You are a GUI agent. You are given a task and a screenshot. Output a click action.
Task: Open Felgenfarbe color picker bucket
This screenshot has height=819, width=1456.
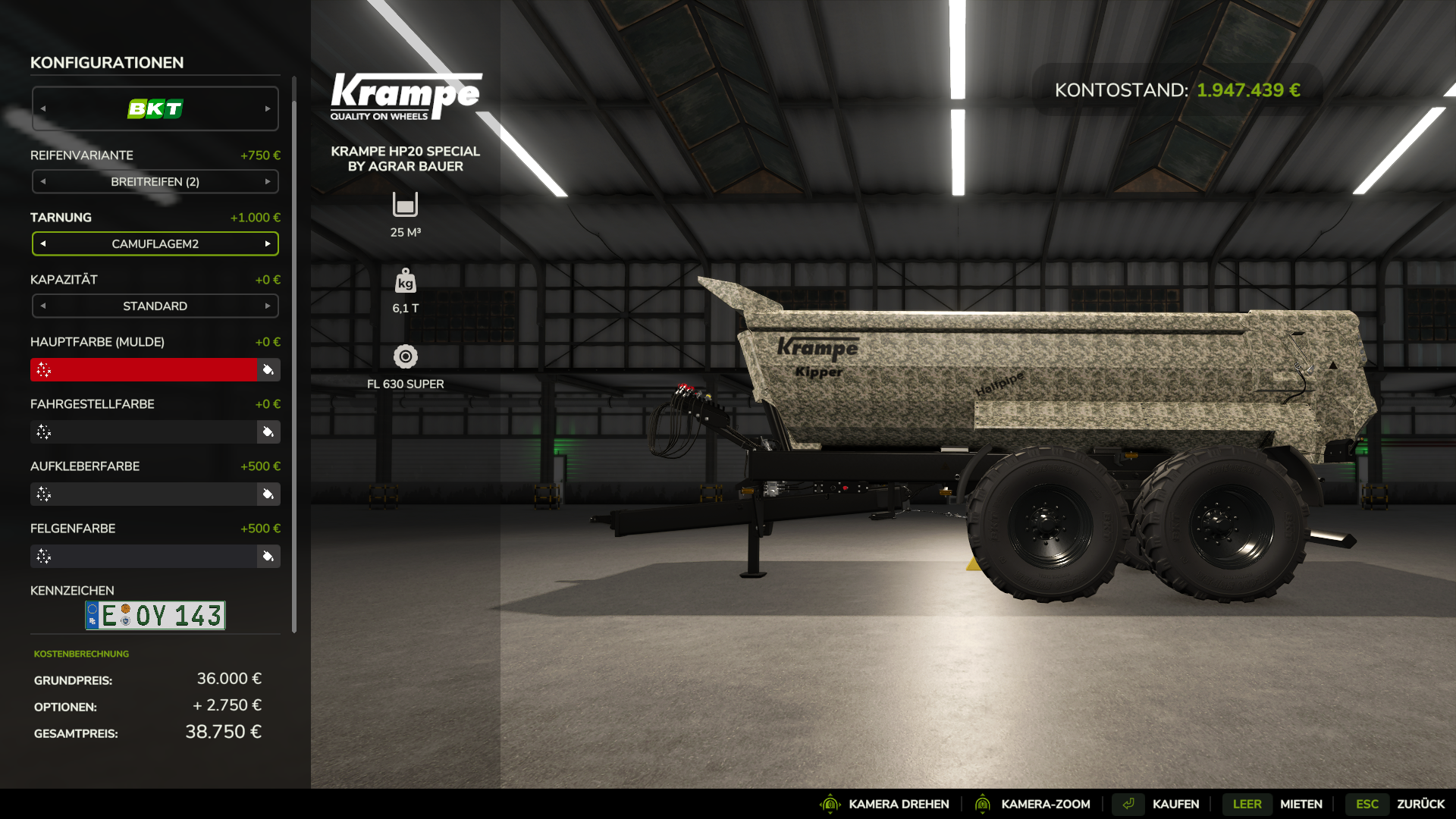point(268,557)
